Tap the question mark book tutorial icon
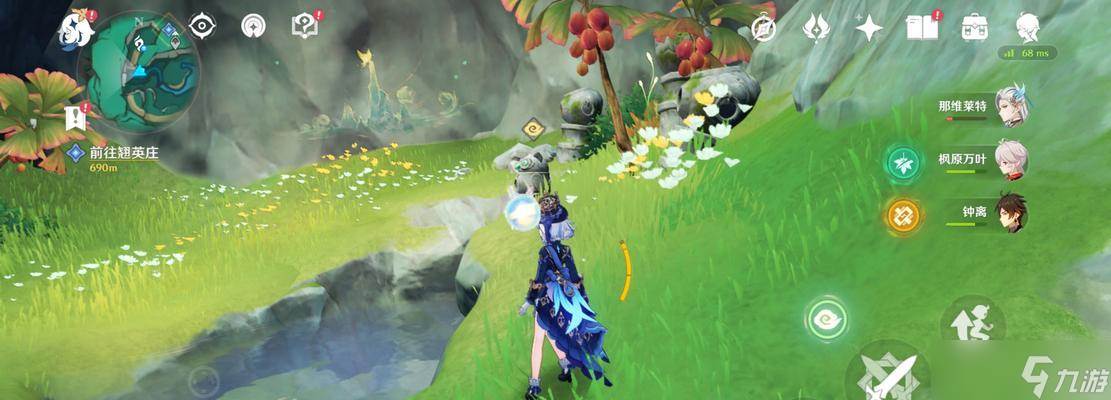This screenshot has width=1111, height=400. [304, 26]
